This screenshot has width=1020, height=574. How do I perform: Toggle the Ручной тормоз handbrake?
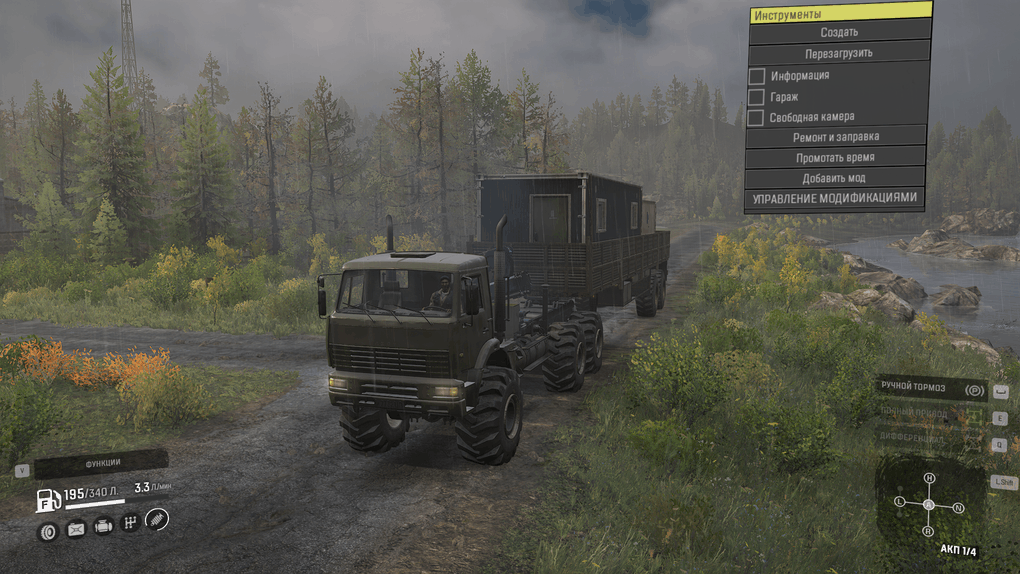[x=930, y=388]
